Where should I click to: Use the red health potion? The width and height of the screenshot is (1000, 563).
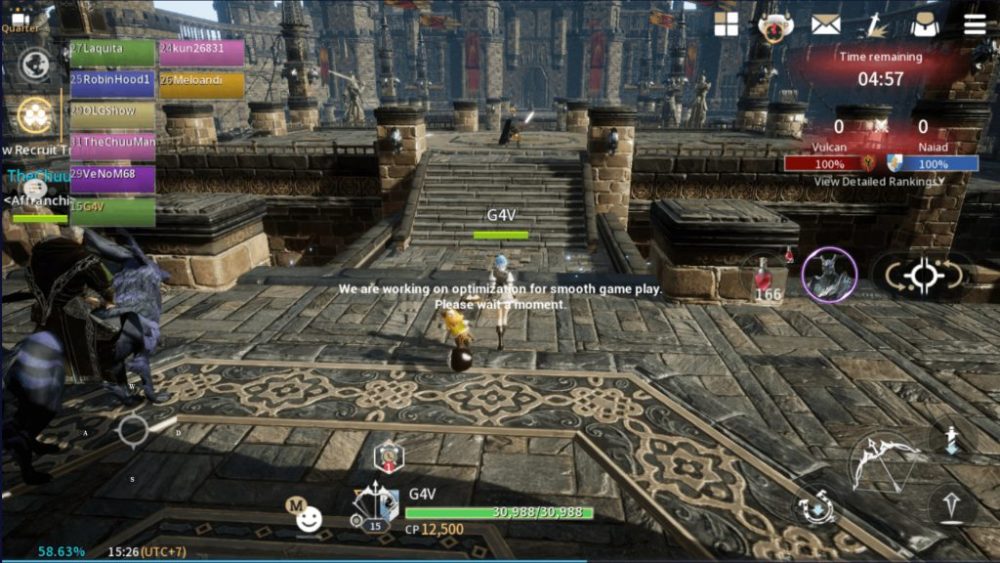coord(768,279)
